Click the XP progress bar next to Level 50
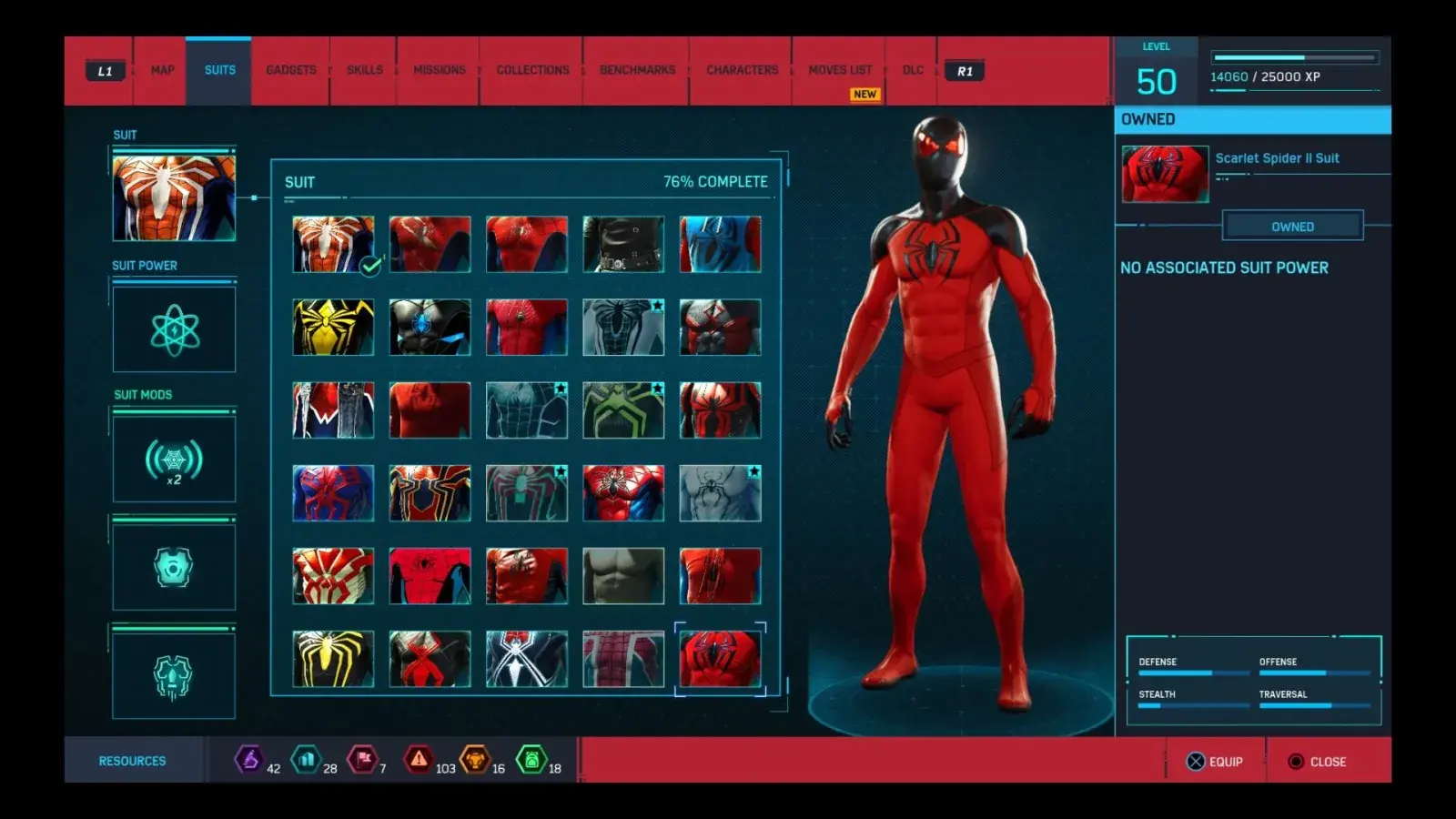Screen dimensions: 1456x819 pyautogui.click(x=1292, y=55)
